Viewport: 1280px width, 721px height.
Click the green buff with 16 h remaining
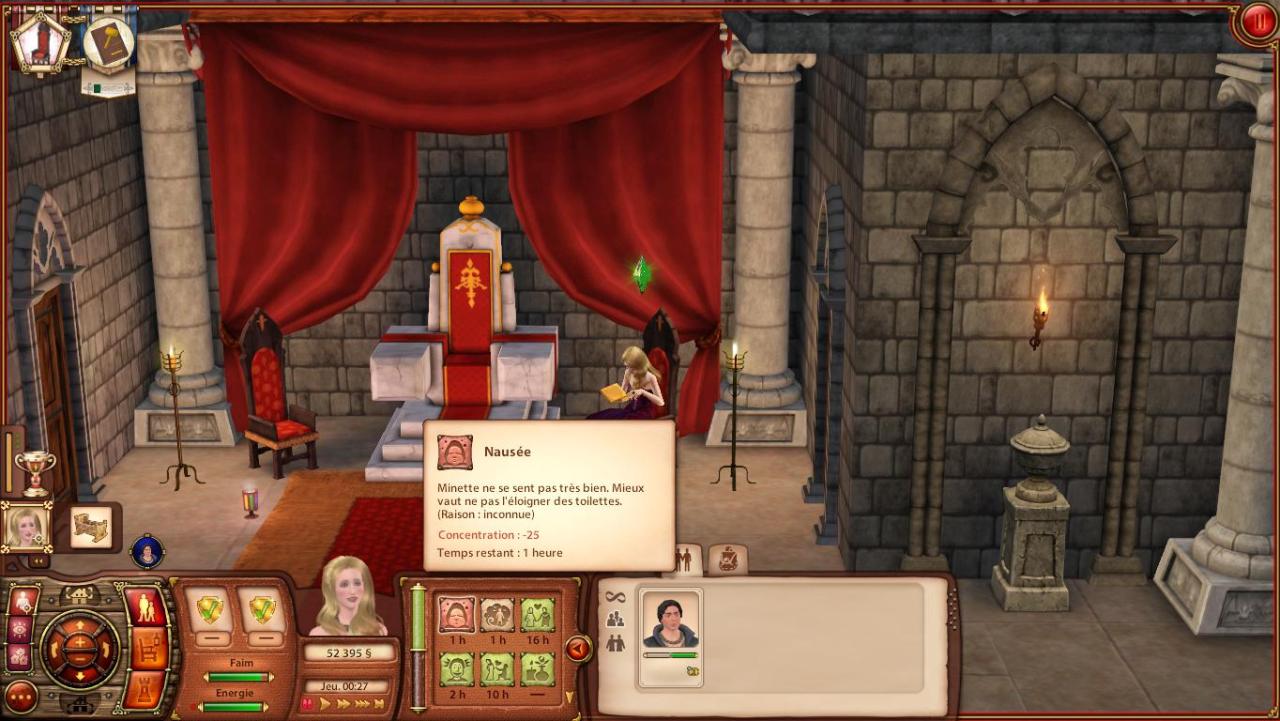(537, 614)
